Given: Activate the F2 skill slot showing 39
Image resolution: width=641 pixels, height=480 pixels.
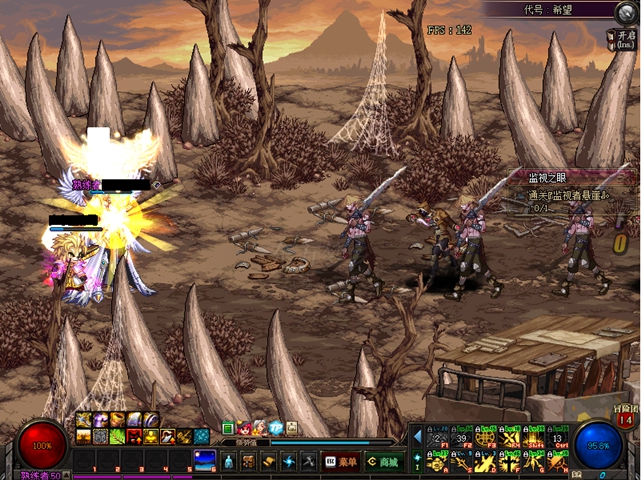Looking at the screenshot, I should 461,437.
